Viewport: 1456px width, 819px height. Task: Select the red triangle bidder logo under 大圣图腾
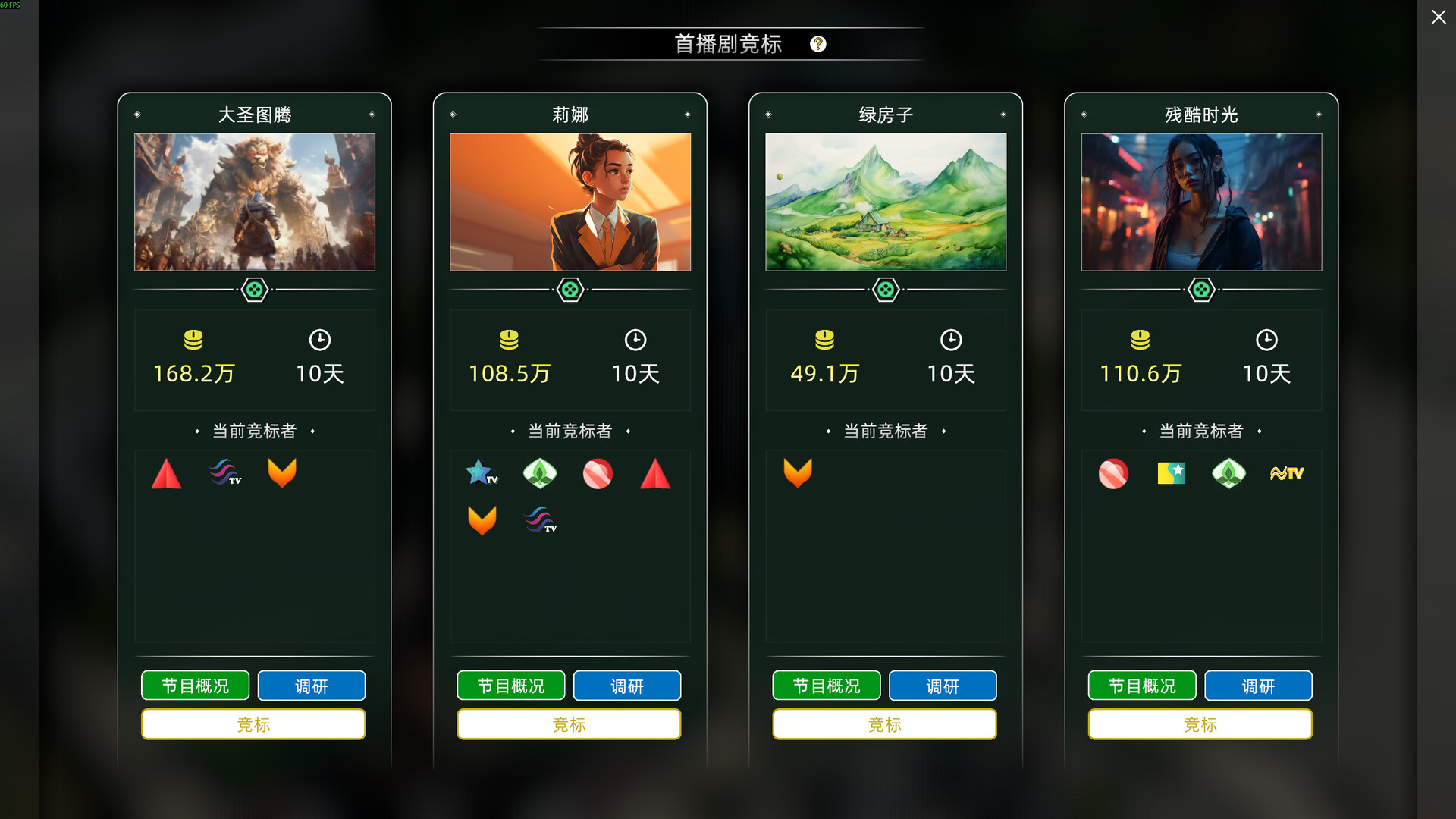(166, 473)
